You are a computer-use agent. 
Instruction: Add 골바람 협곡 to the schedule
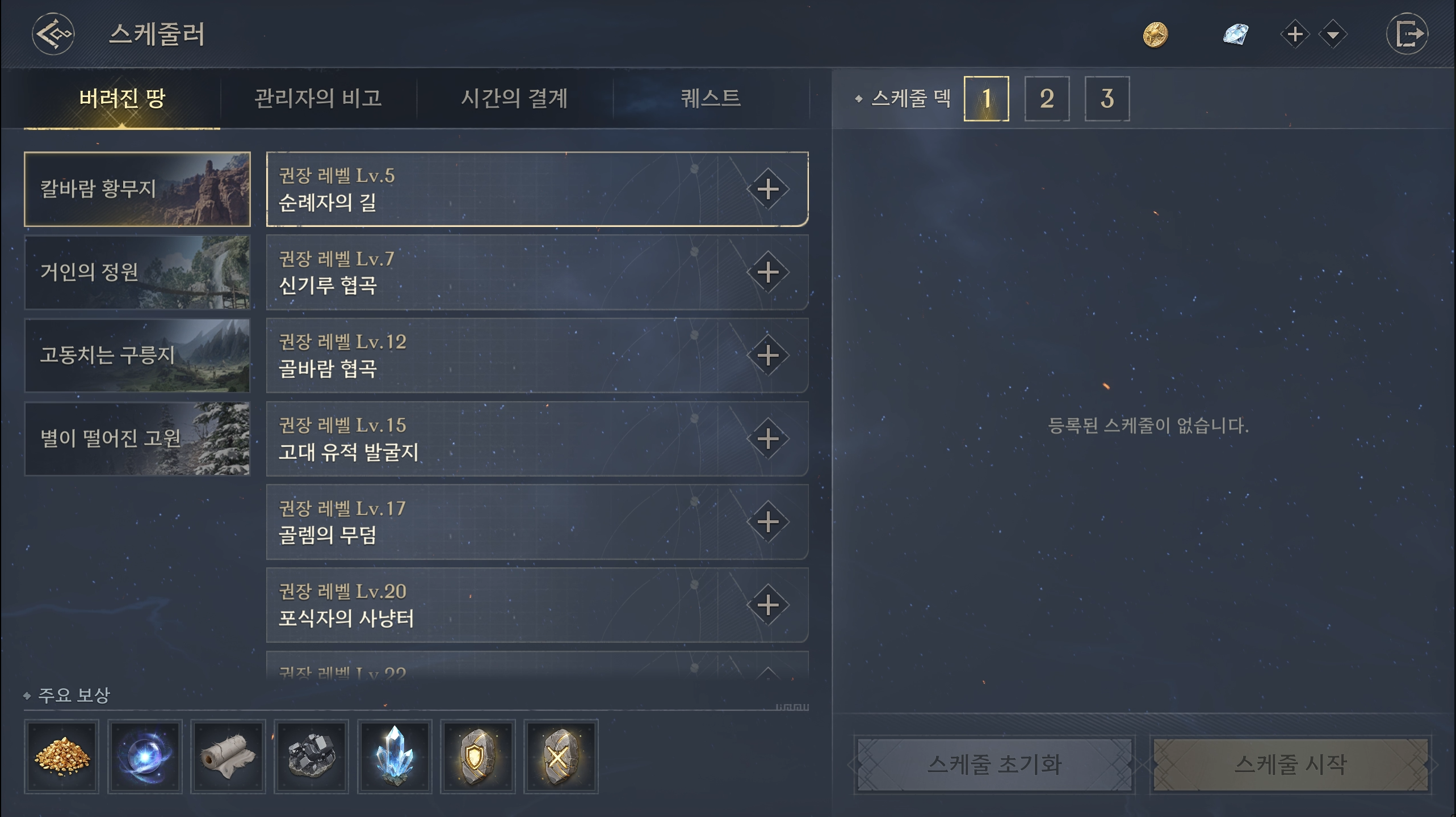767,356
